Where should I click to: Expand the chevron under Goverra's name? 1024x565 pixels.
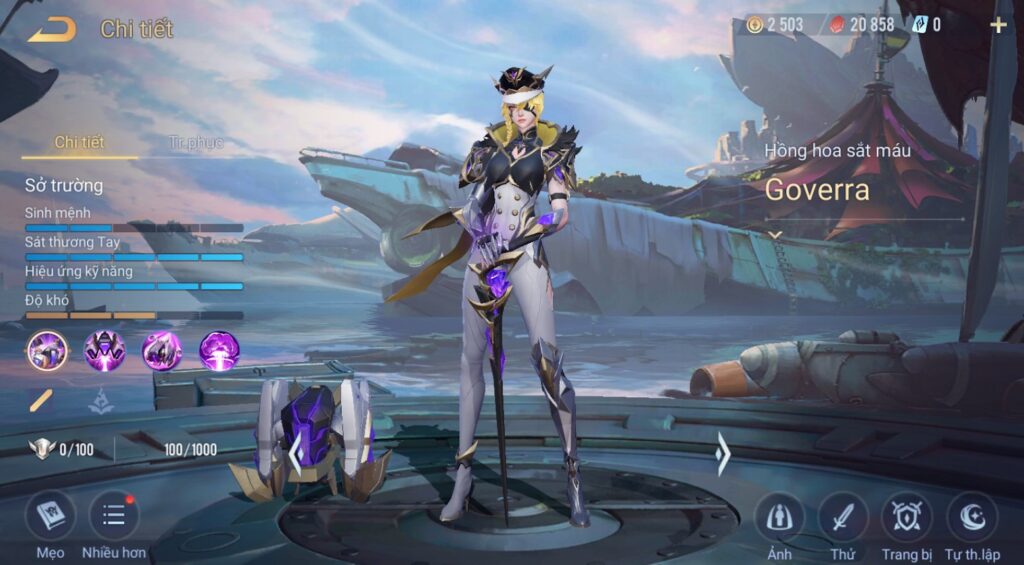774,234
